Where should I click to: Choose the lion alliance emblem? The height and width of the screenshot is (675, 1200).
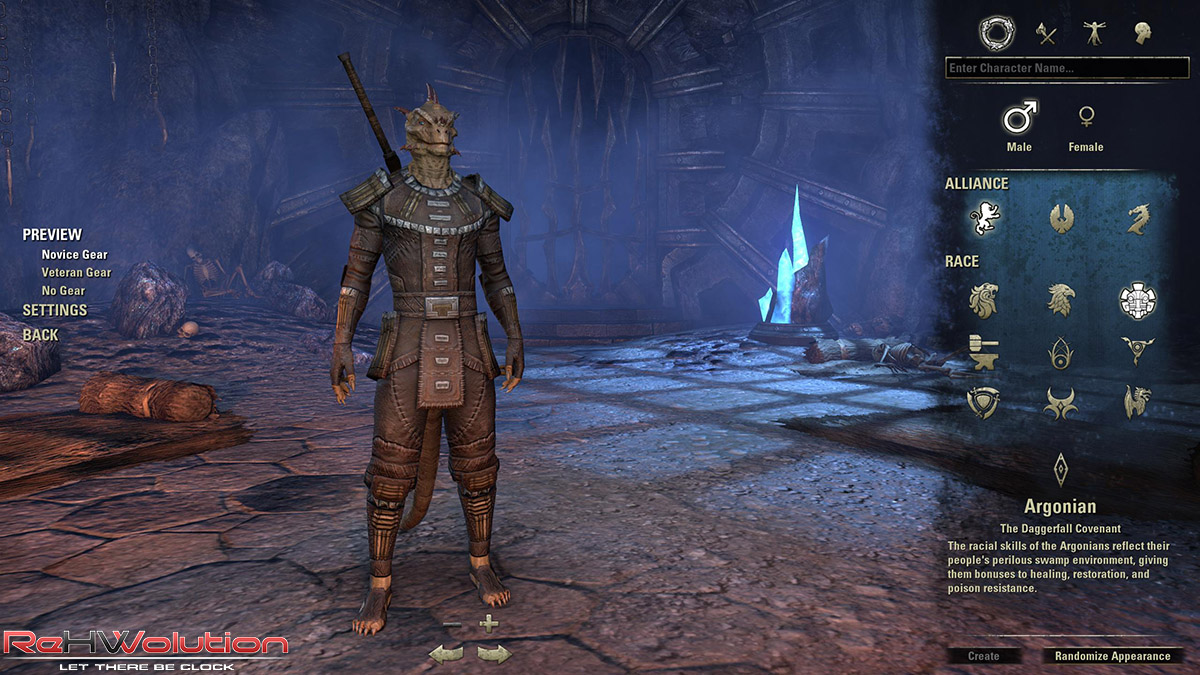984,217
